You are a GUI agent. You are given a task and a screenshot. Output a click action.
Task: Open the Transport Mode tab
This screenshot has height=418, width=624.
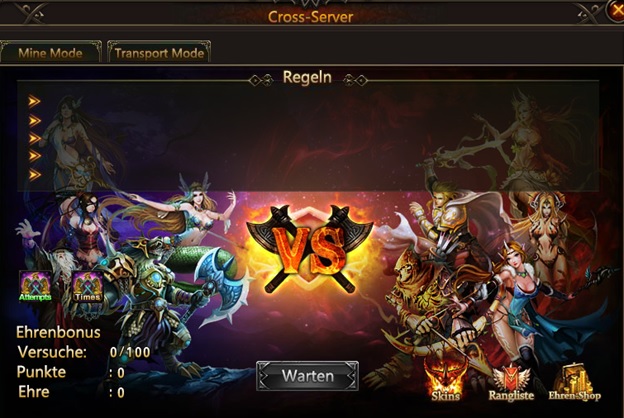(159, 52)
